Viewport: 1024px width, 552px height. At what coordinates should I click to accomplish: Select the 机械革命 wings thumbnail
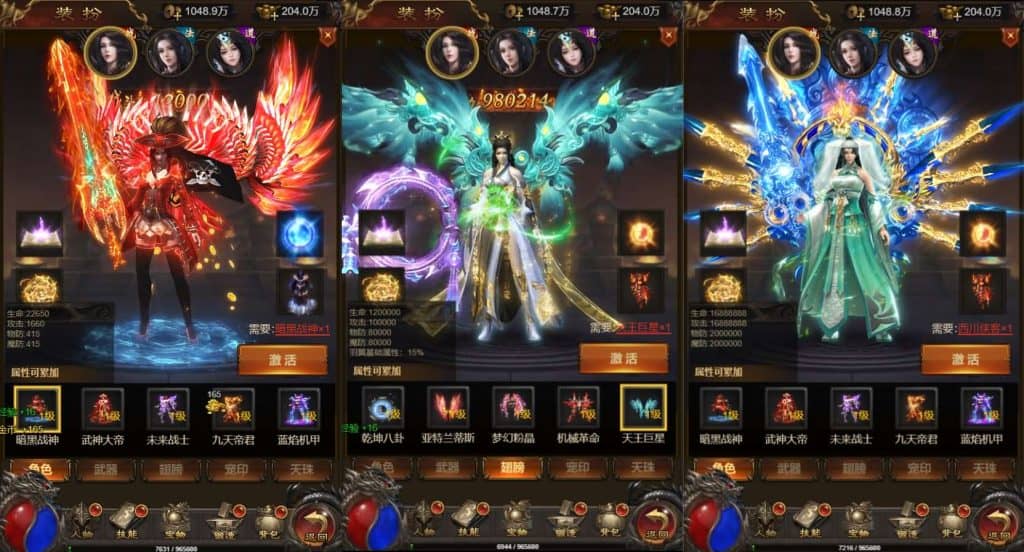[577, 408]
